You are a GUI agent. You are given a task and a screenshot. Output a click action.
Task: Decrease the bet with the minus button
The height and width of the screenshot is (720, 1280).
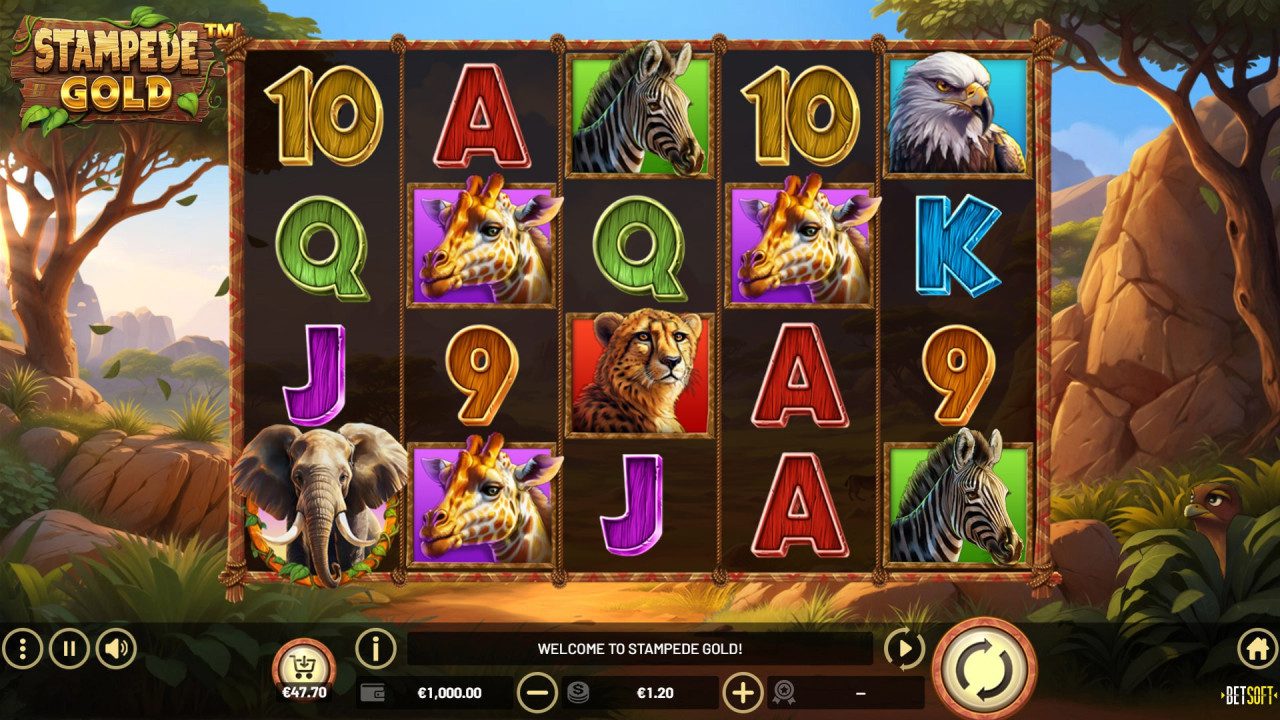click(538, 690)
